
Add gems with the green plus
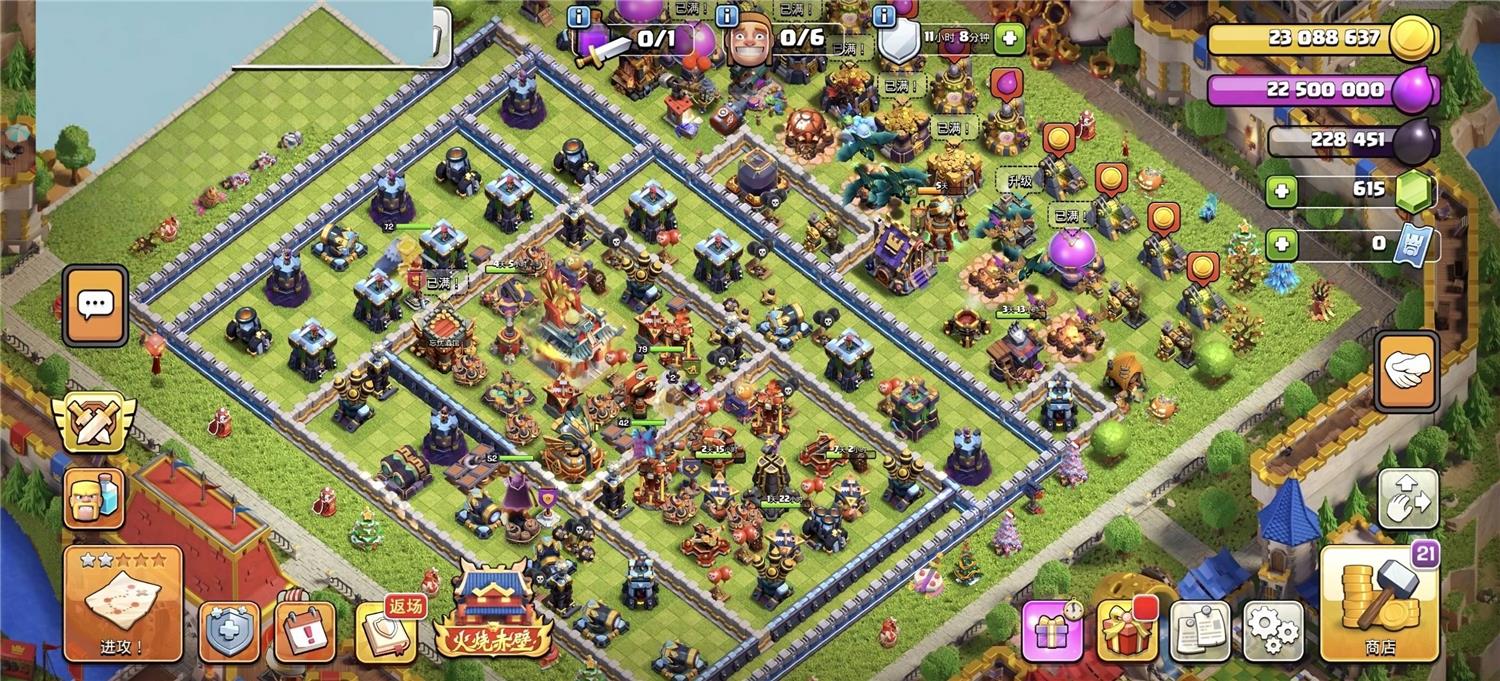tap(1281, 191)
